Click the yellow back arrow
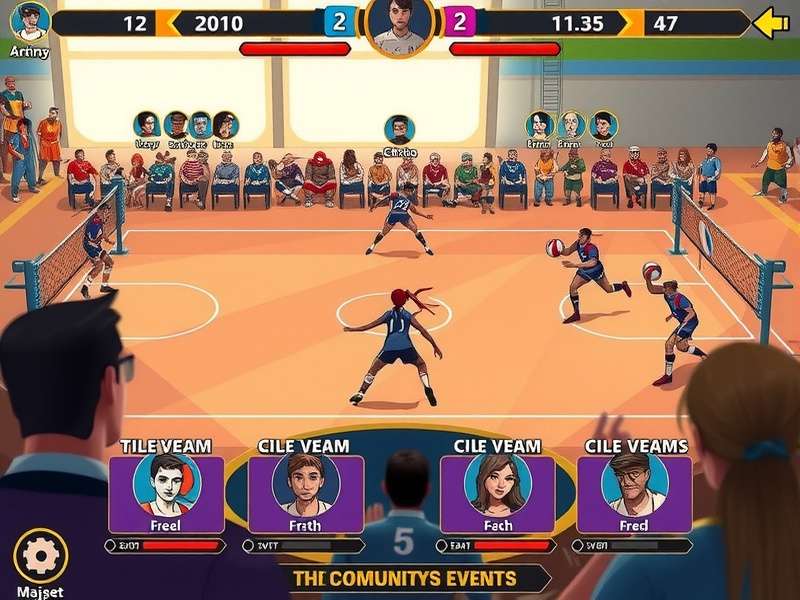The height and width of the screenshot is (600, 800). coord(770,23)
